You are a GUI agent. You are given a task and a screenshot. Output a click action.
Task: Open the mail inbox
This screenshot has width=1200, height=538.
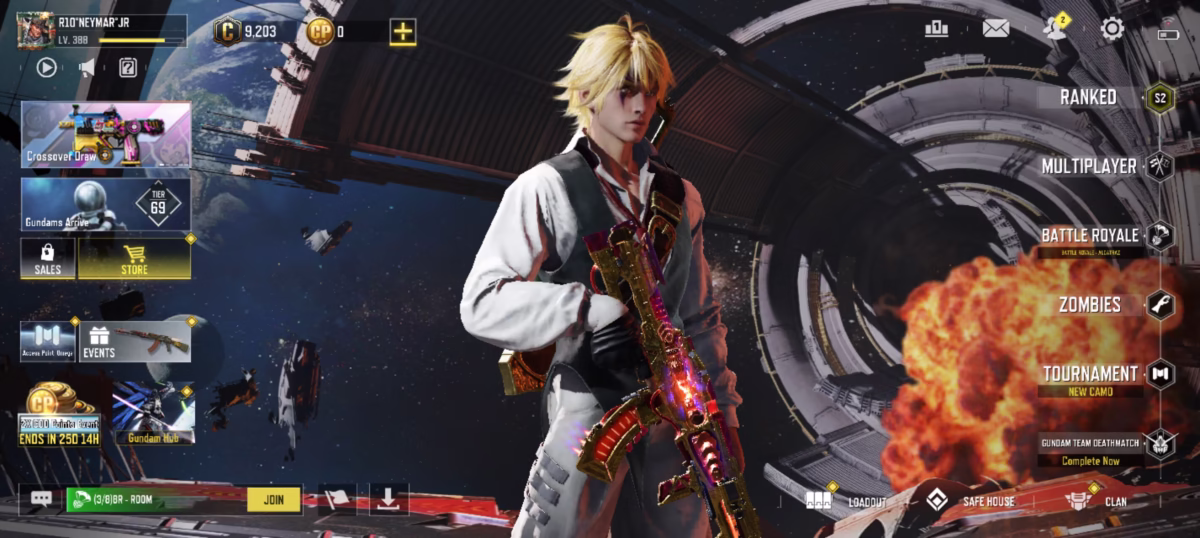coord(995,28)
